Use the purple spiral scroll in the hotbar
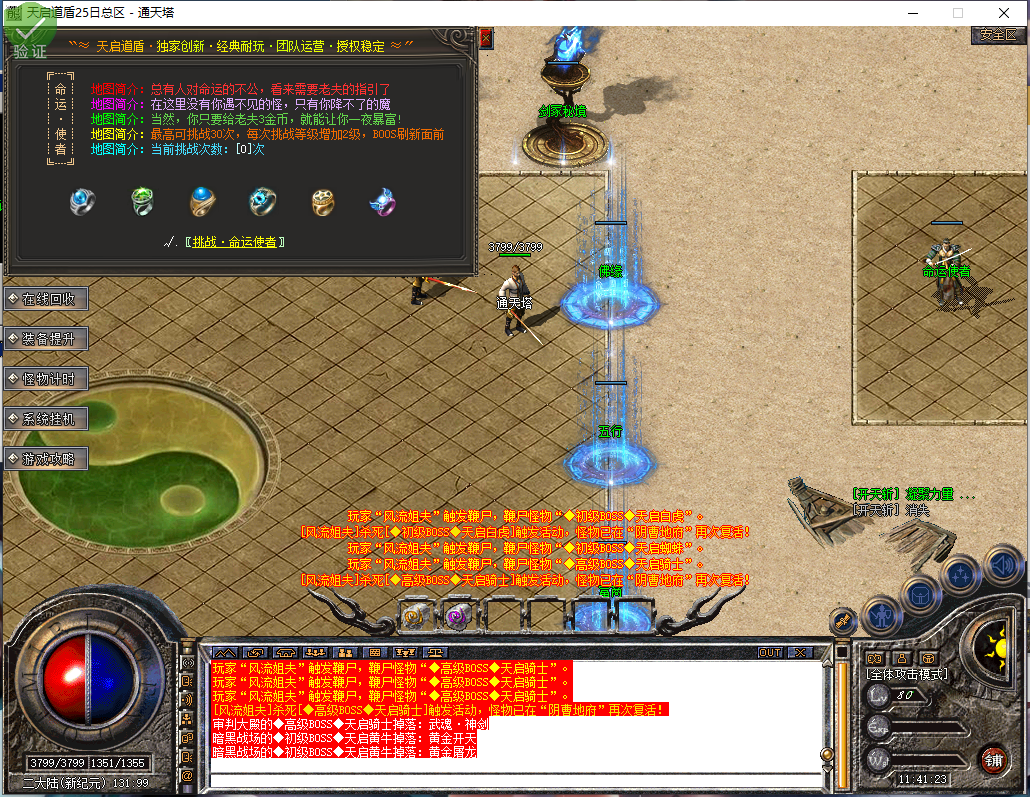This screenshot has height=797, width=1030. coord(458,616)
